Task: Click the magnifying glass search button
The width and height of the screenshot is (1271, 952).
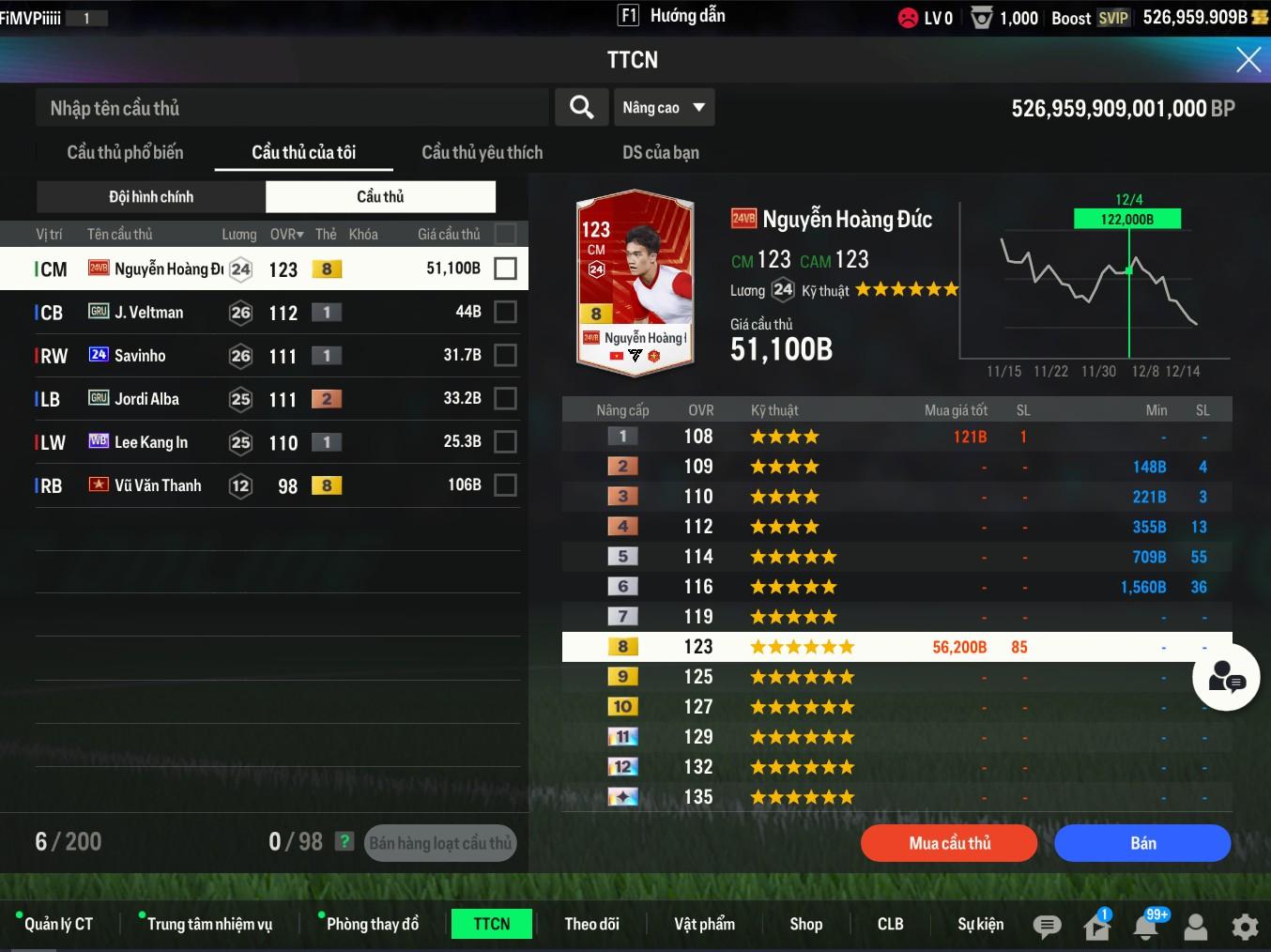Action: tap(581, 108)
